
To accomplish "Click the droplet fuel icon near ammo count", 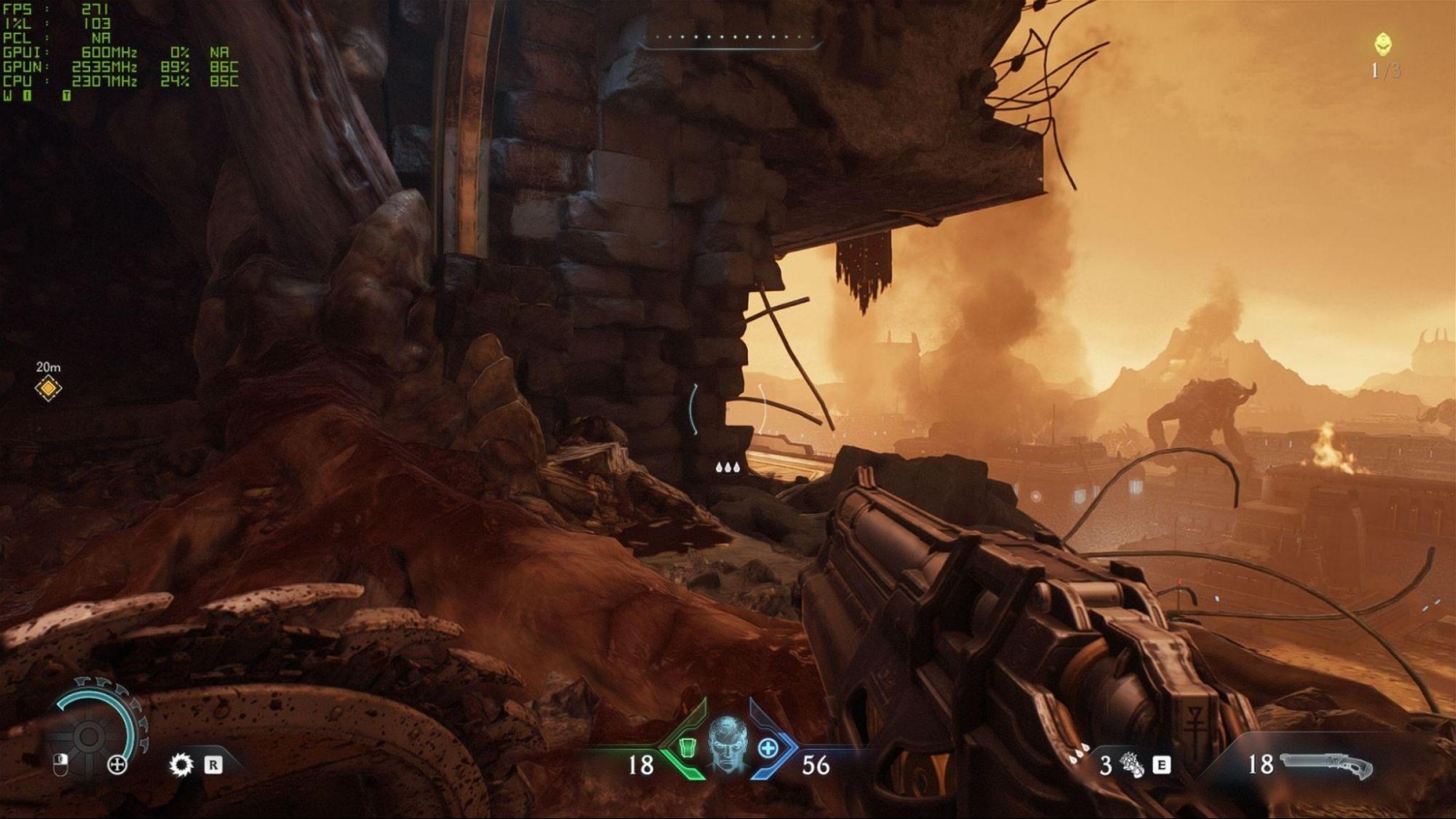I will coord(1078,753).
